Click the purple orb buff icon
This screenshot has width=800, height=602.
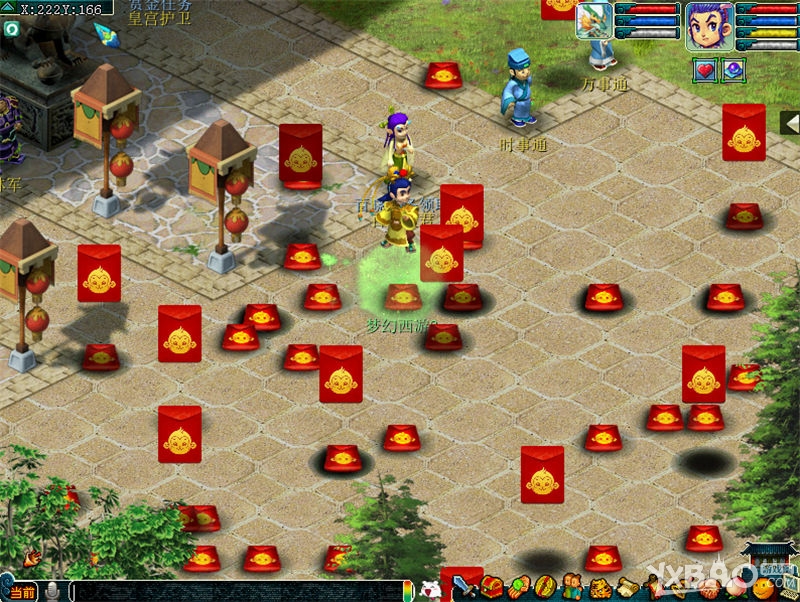click(x=734, y=70)
